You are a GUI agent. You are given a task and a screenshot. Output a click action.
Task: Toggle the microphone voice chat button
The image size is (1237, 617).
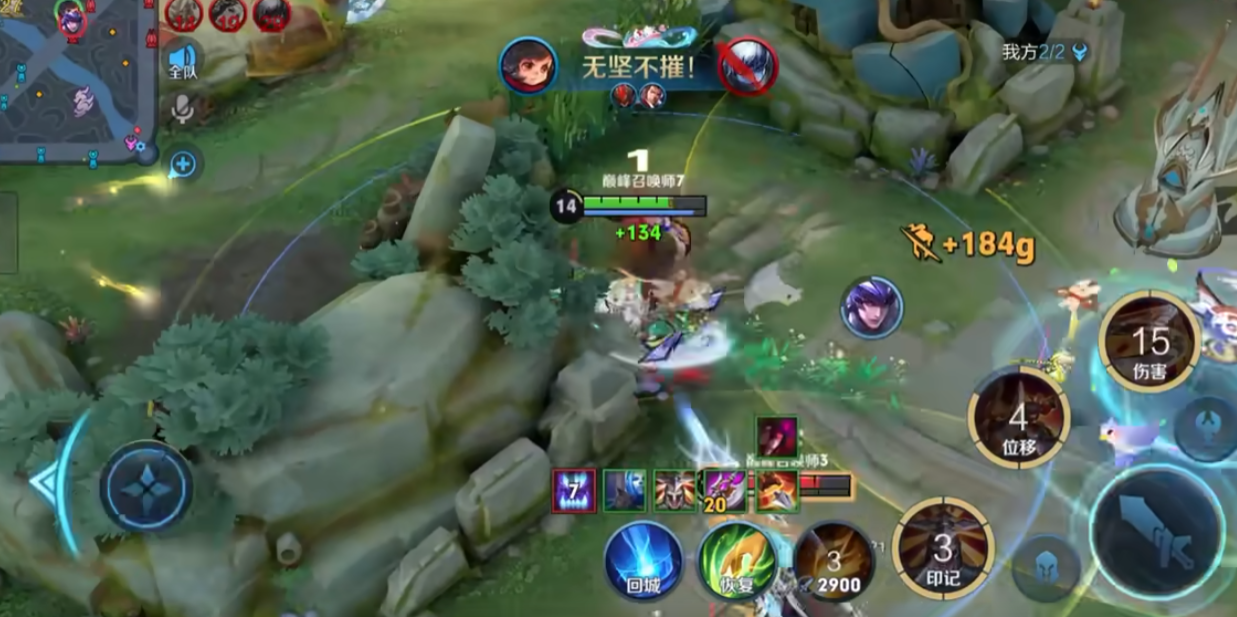click(x=182, y=109)
